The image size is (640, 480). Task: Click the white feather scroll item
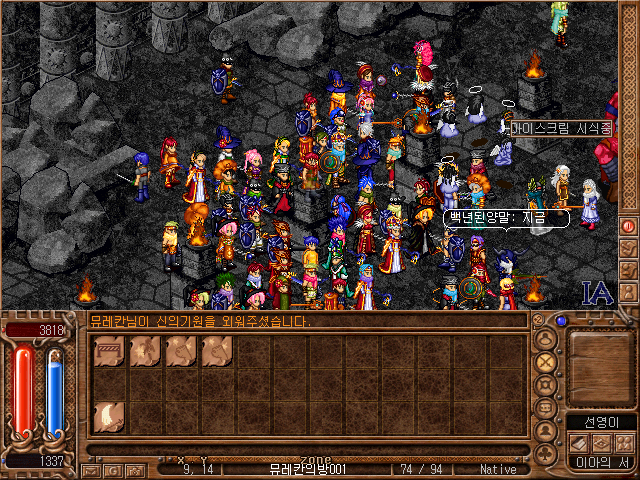click(x=109, y=416)
